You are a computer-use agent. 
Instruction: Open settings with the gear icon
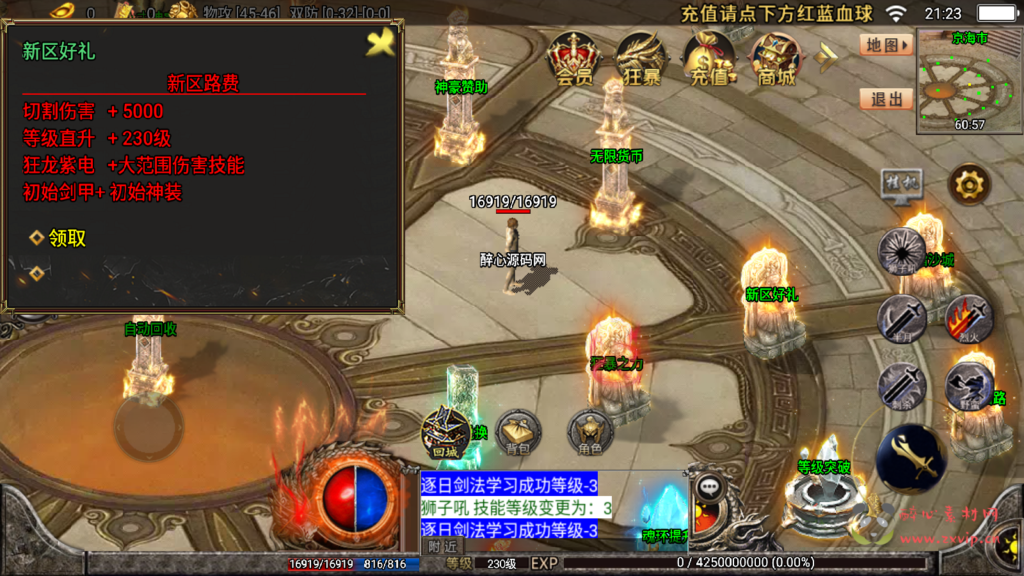coord(969,184)
